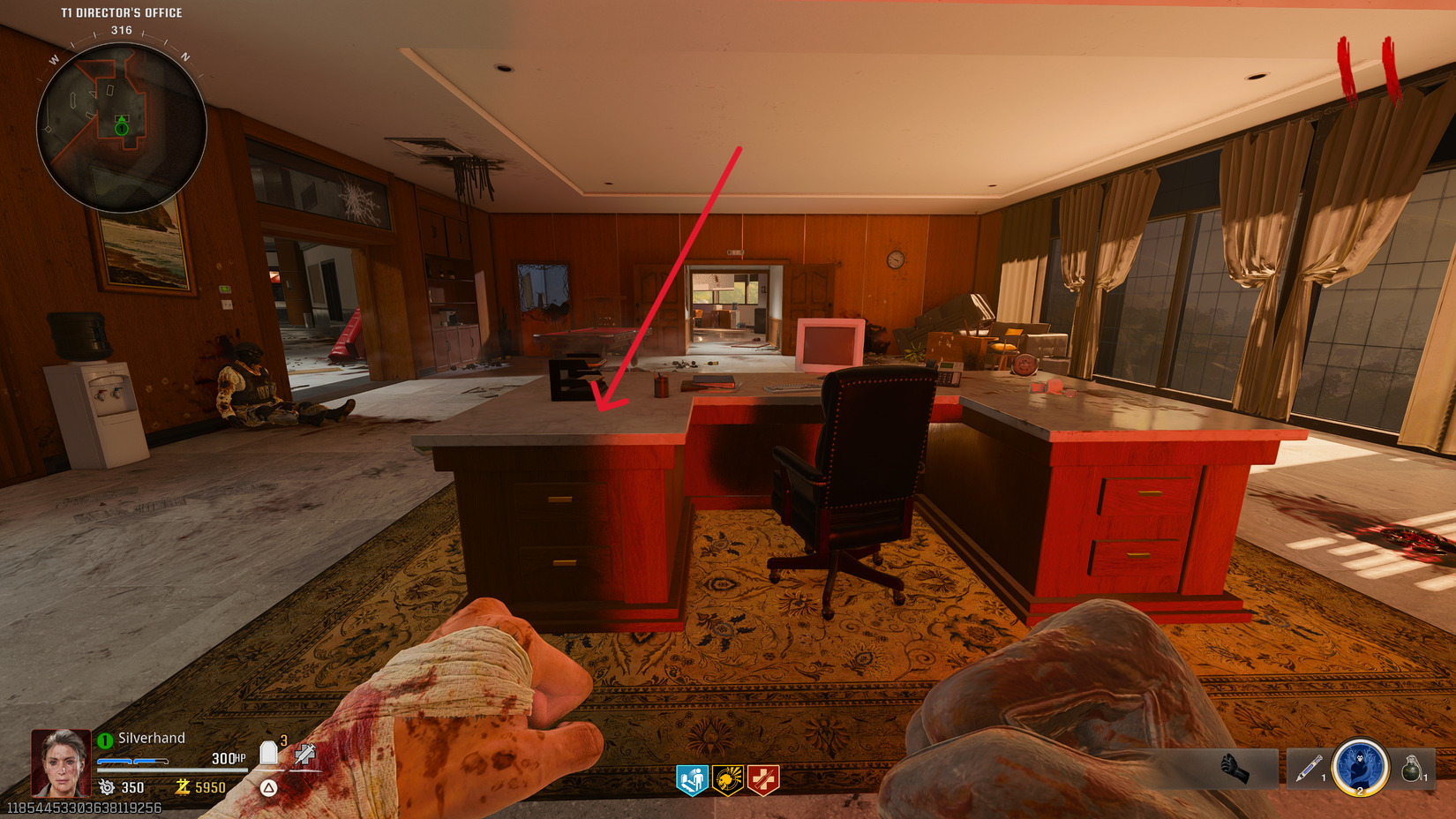The image size is (1456, 819).
Task: Click the T1 Director's Office location label
Action: [120, 12]
